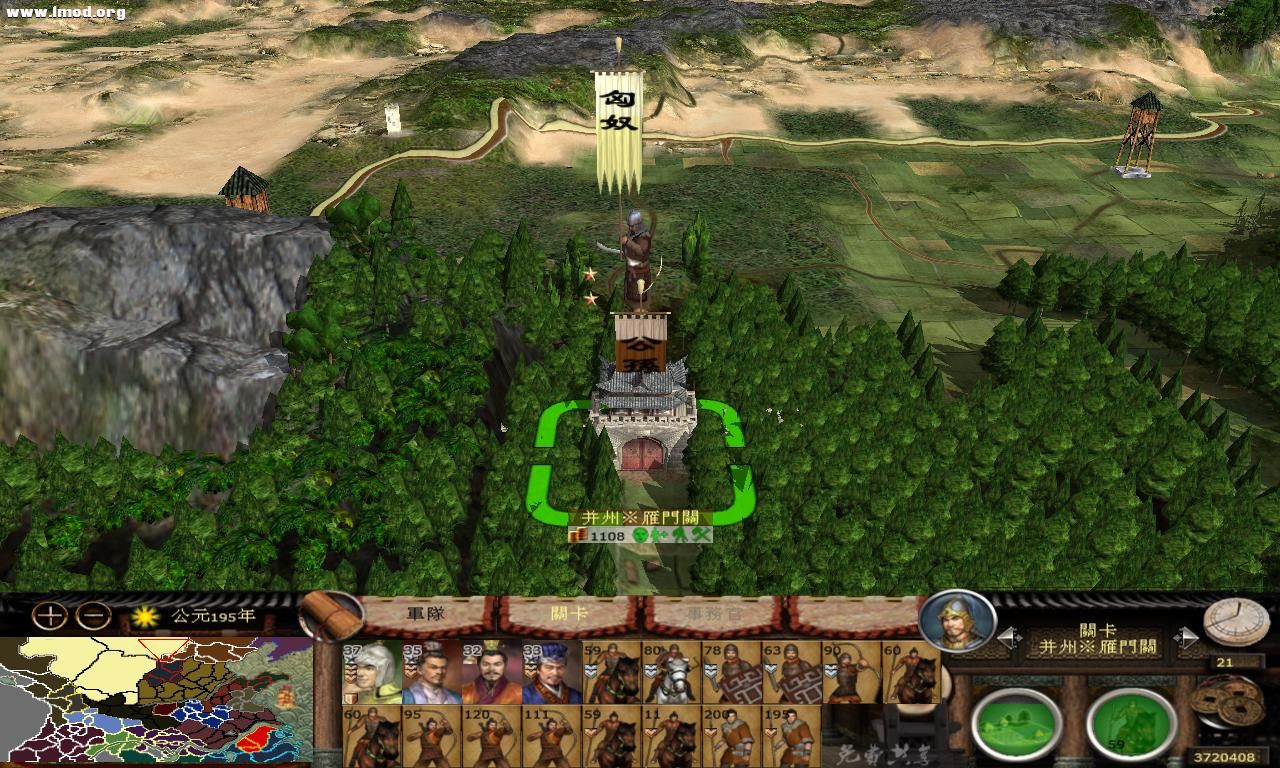
Task: Open the scroll/messages icon near the panel top
Action: (x=330, y=615)
